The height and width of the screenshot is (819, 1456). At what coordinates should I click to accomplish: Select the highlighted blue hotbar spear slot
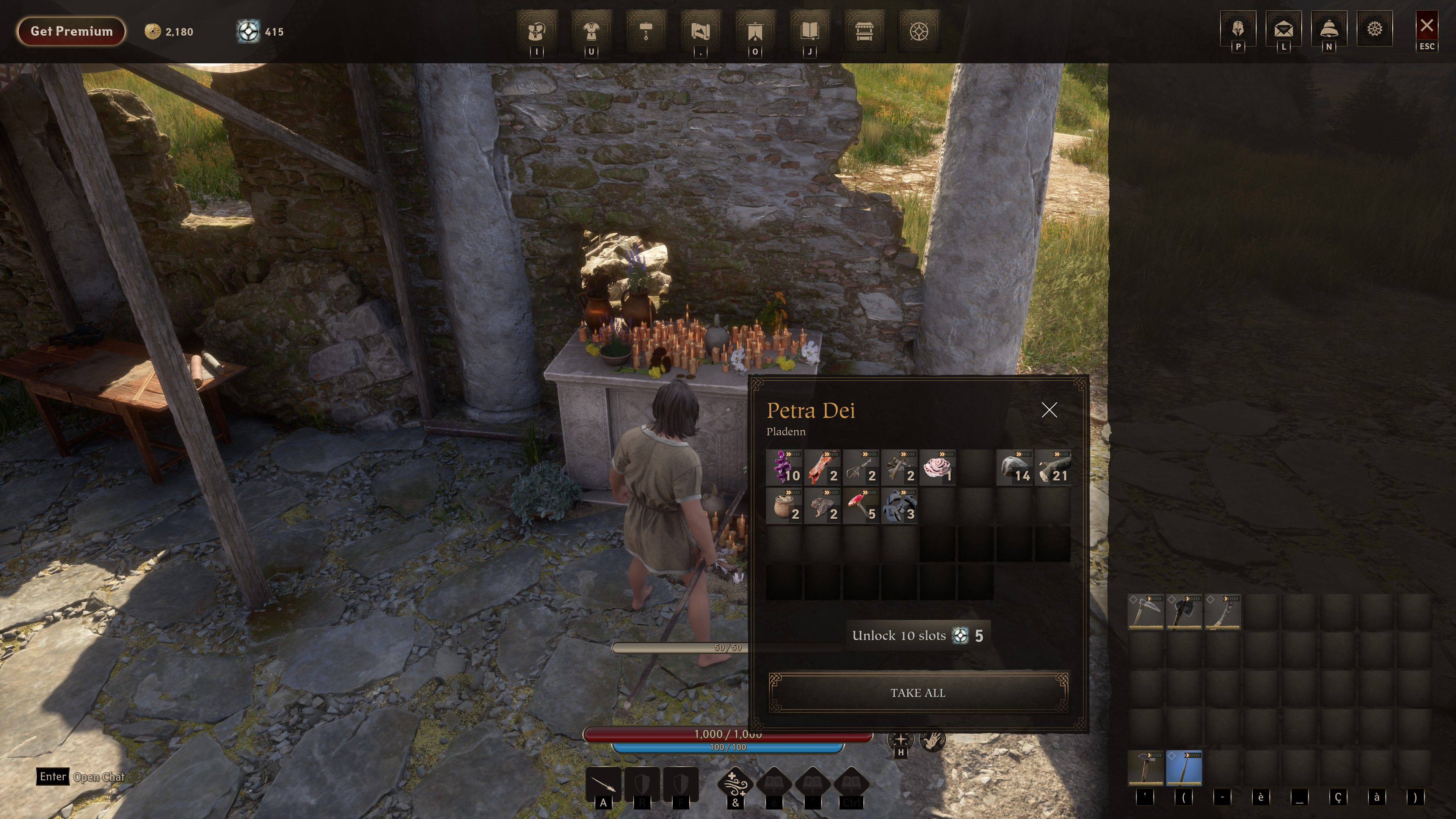coord(1184,768)
